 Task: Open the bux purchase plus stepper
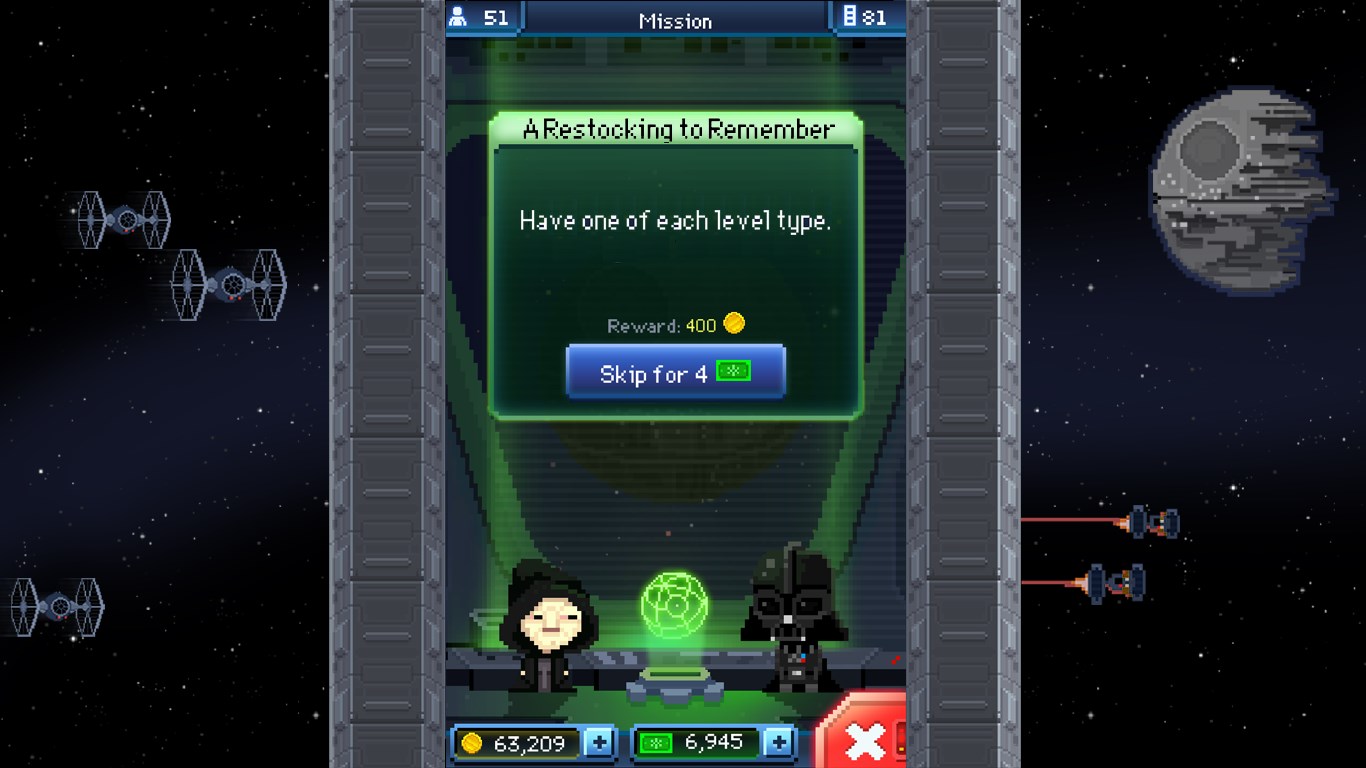[x=779, y=743]
